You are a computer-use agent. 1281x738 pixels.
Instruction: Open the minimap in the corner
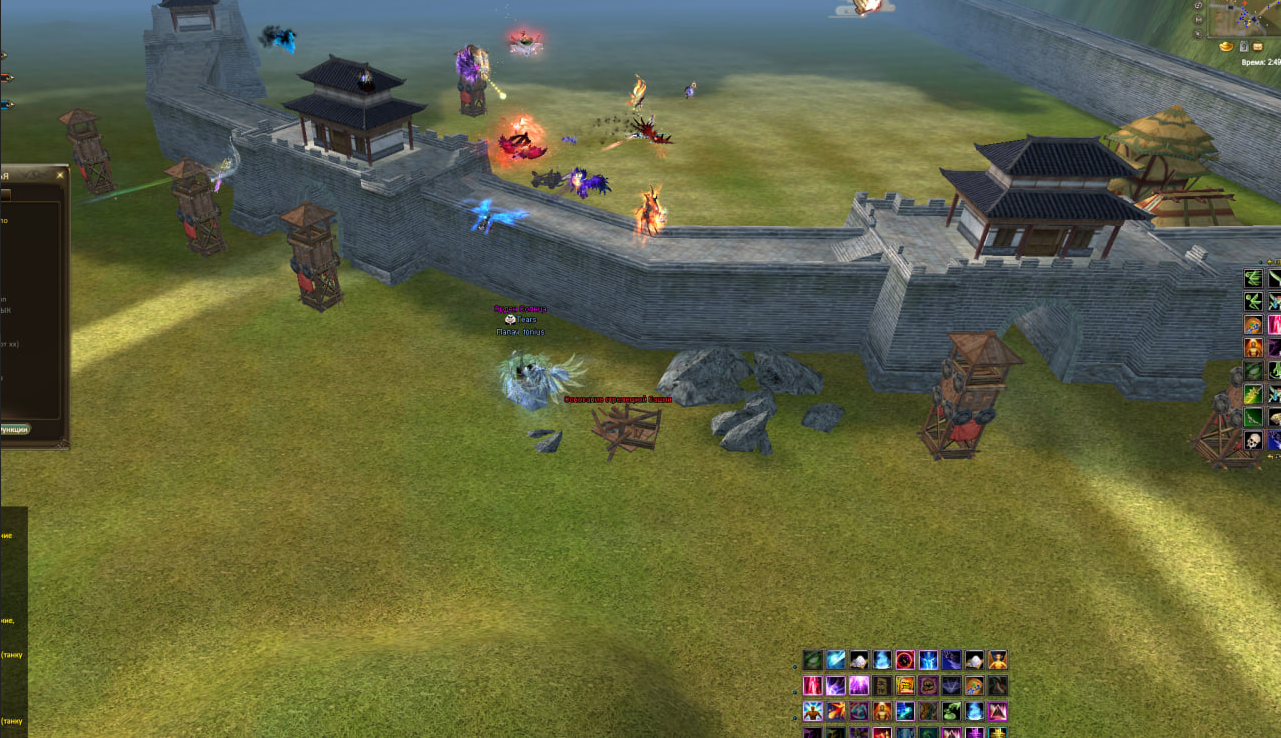[x=1245, y=18]
